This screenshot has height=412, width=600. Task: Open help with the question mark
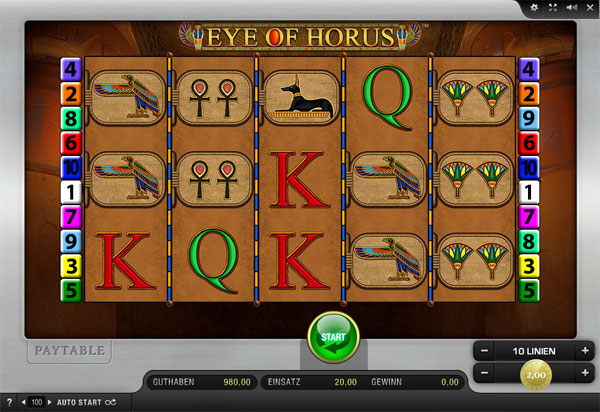[9, 402]
